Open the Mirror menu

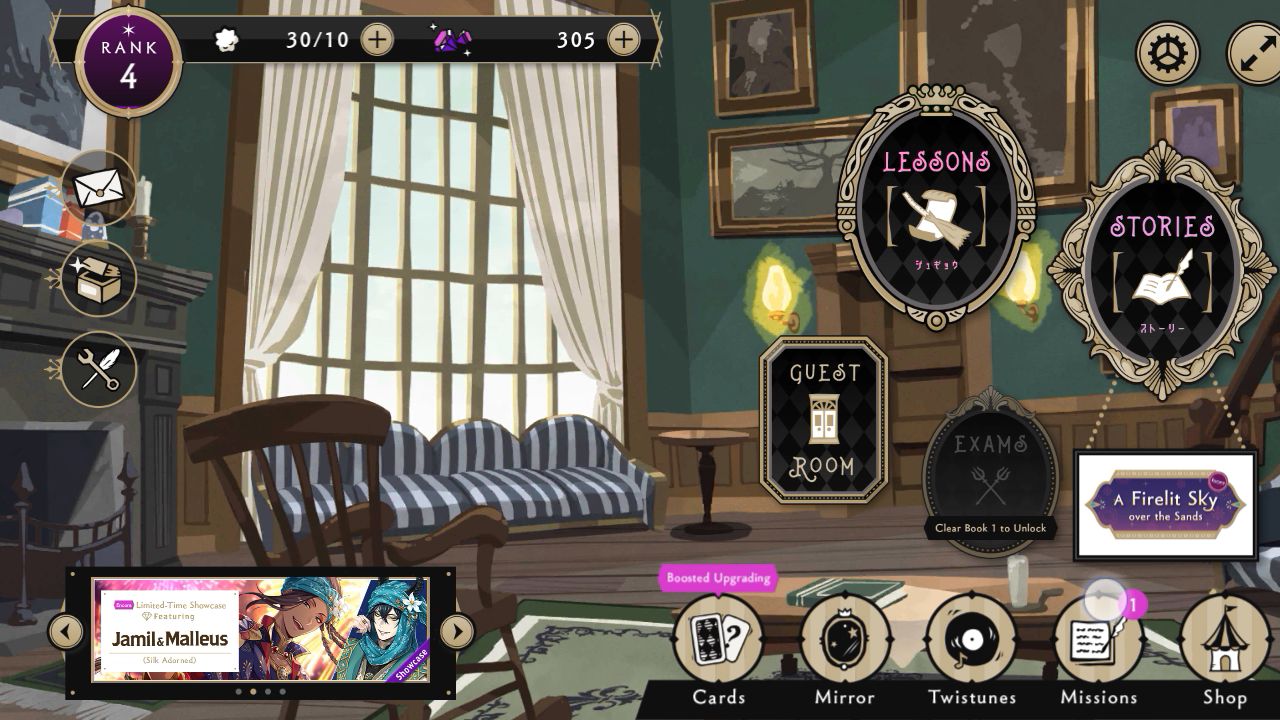coord(845,642)
